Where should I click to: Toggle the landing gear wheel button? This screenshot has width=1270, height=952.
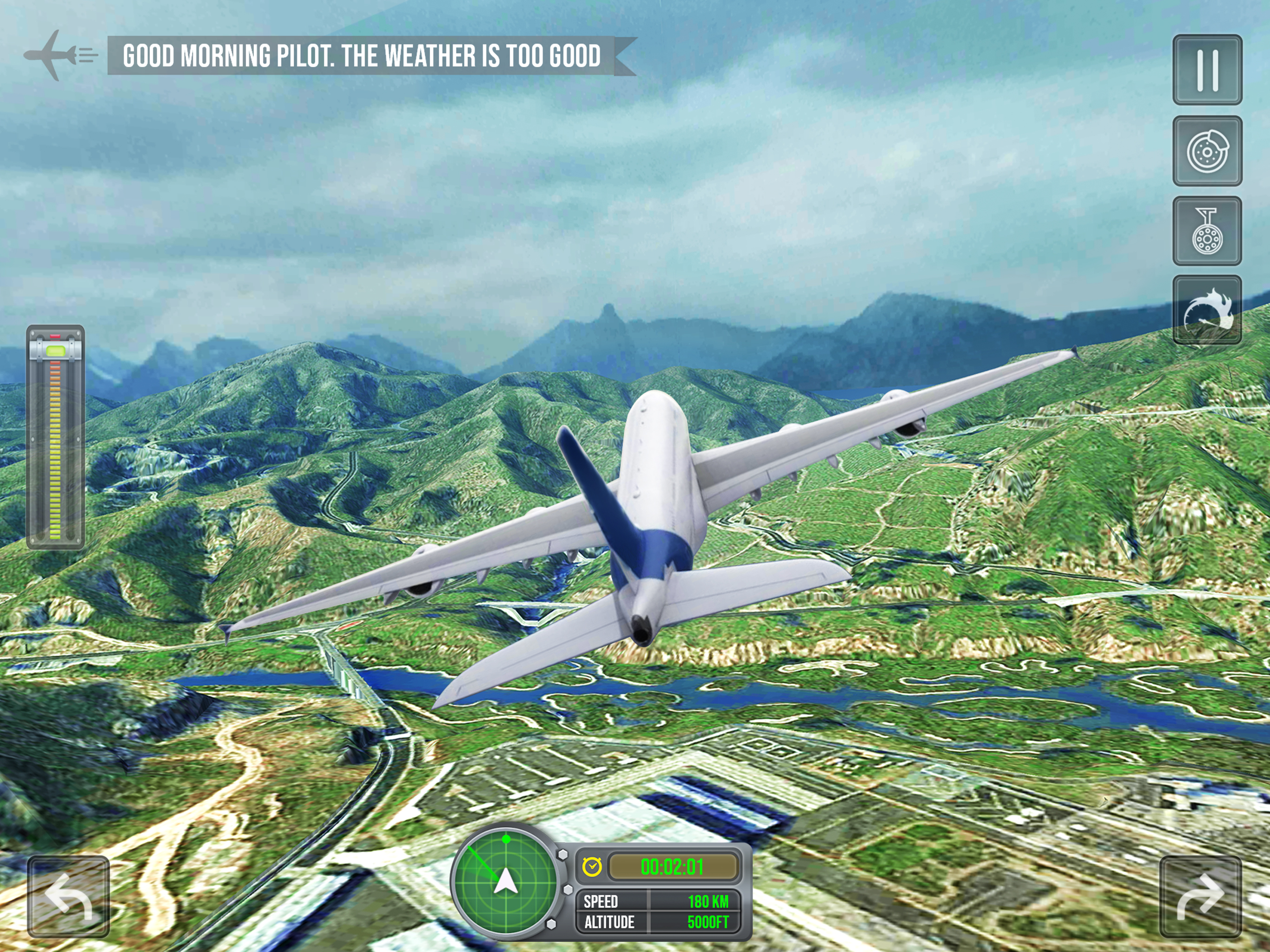point(1207,231)
